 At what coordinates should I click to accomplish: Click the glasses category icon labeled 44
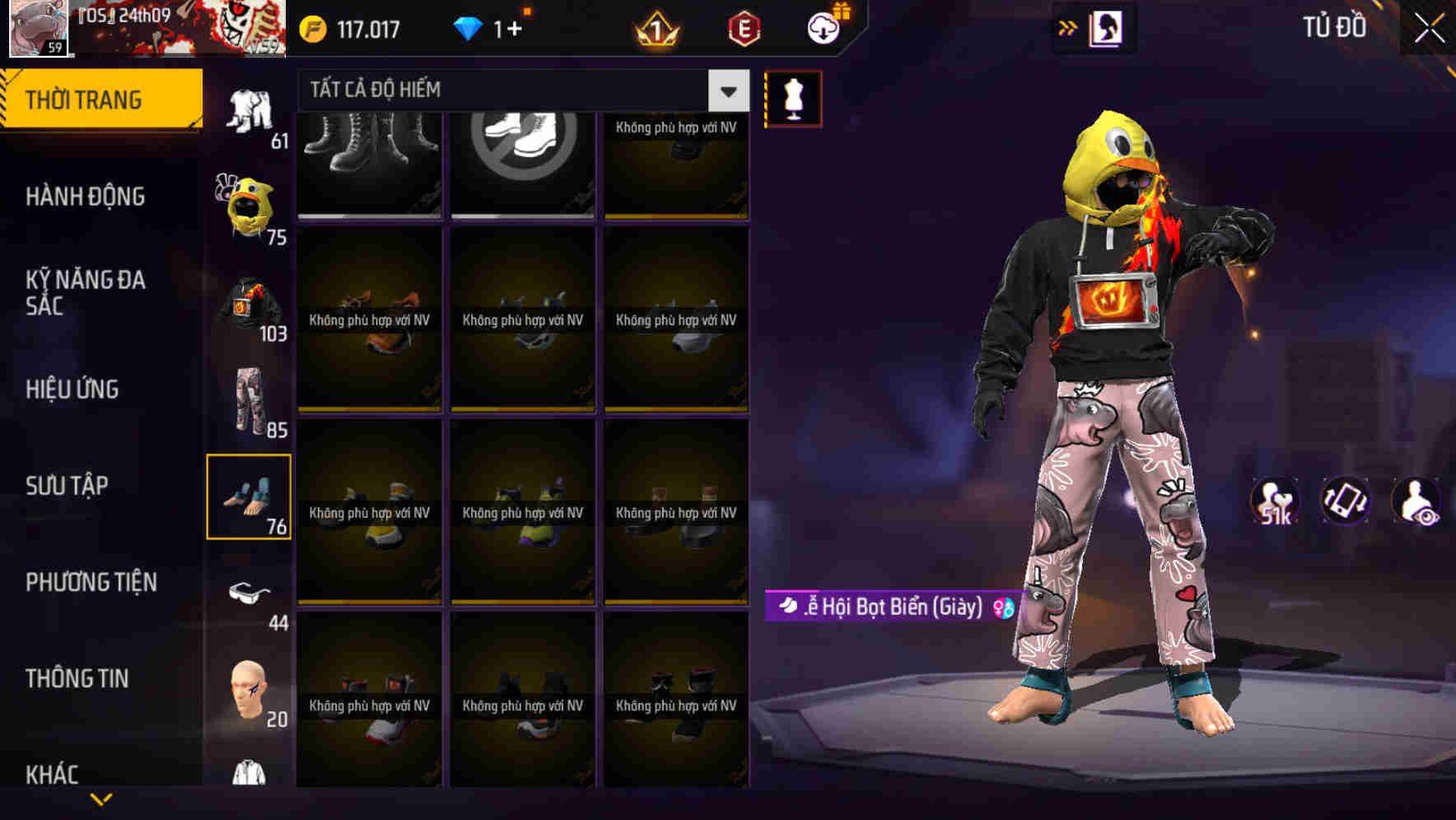pos(250,594)
